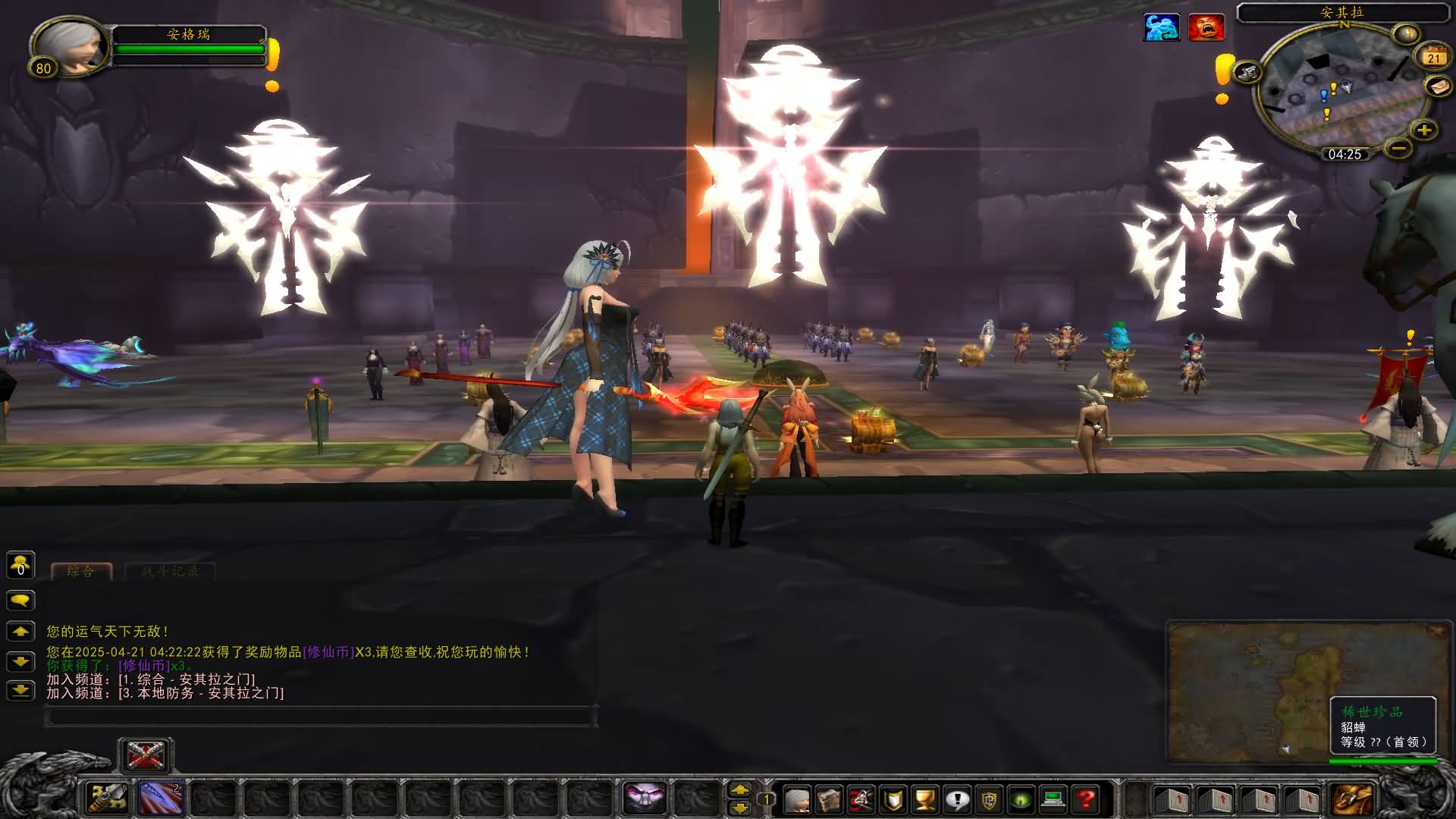Open the character info micro button
The height and width of the screenshot is (819, 1456).
[796, 799]
